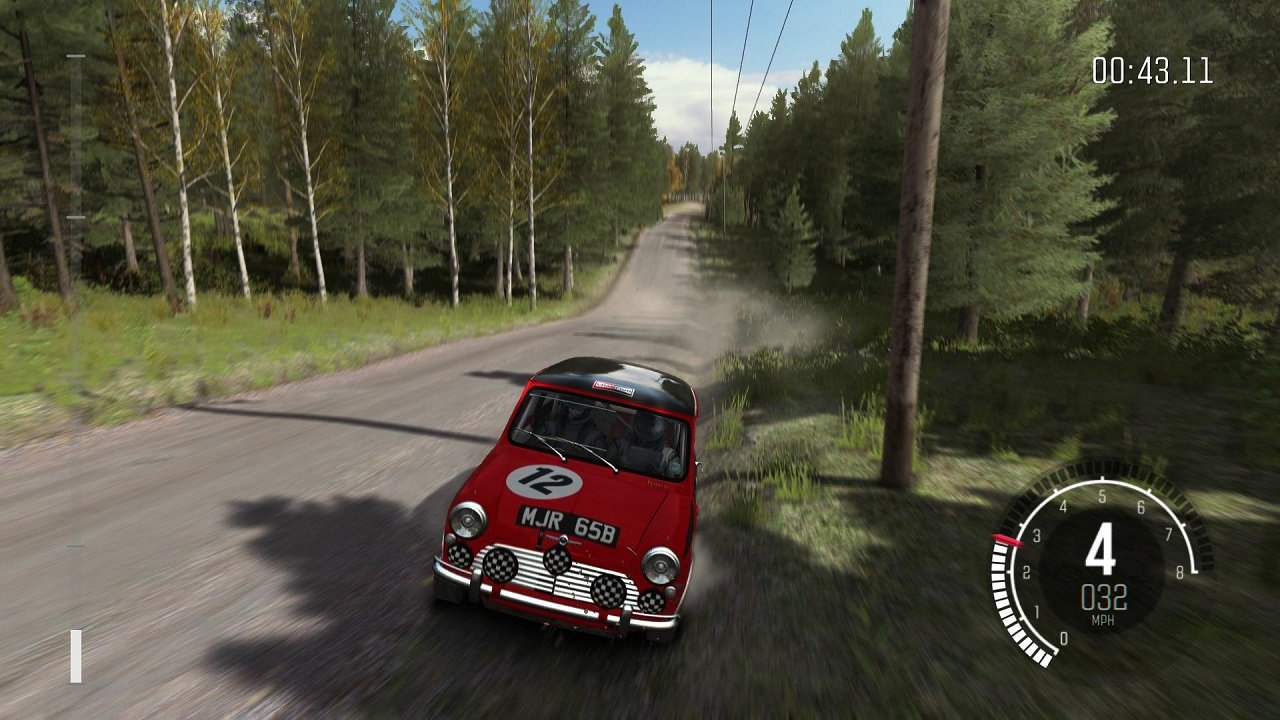Click the middle checkpoint mark on the left progress bar
Screen dimensions: 1280x720
(x=78, y=215)
